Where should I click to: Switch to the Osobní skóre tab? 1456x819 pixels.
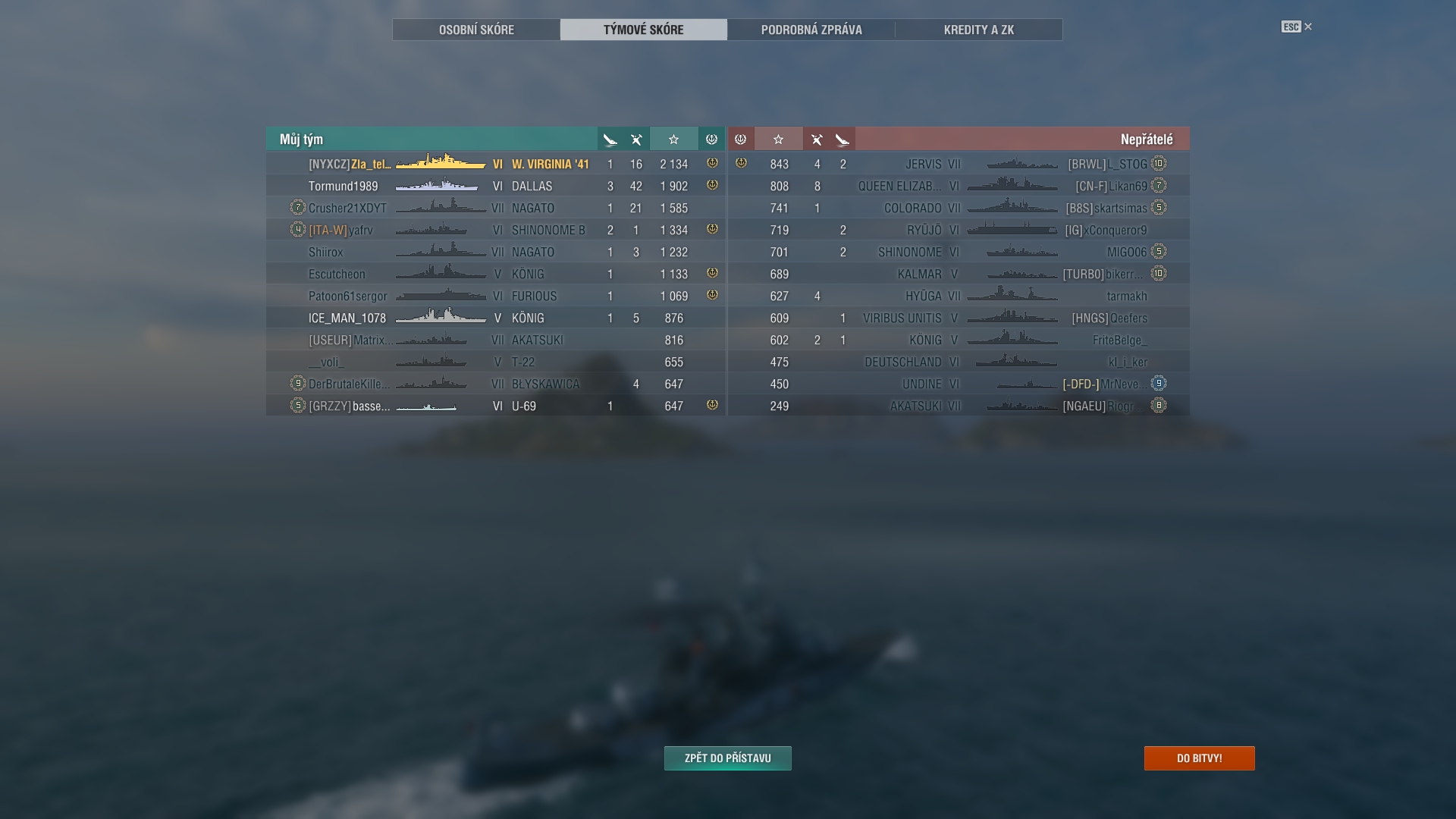coord(476,30)
